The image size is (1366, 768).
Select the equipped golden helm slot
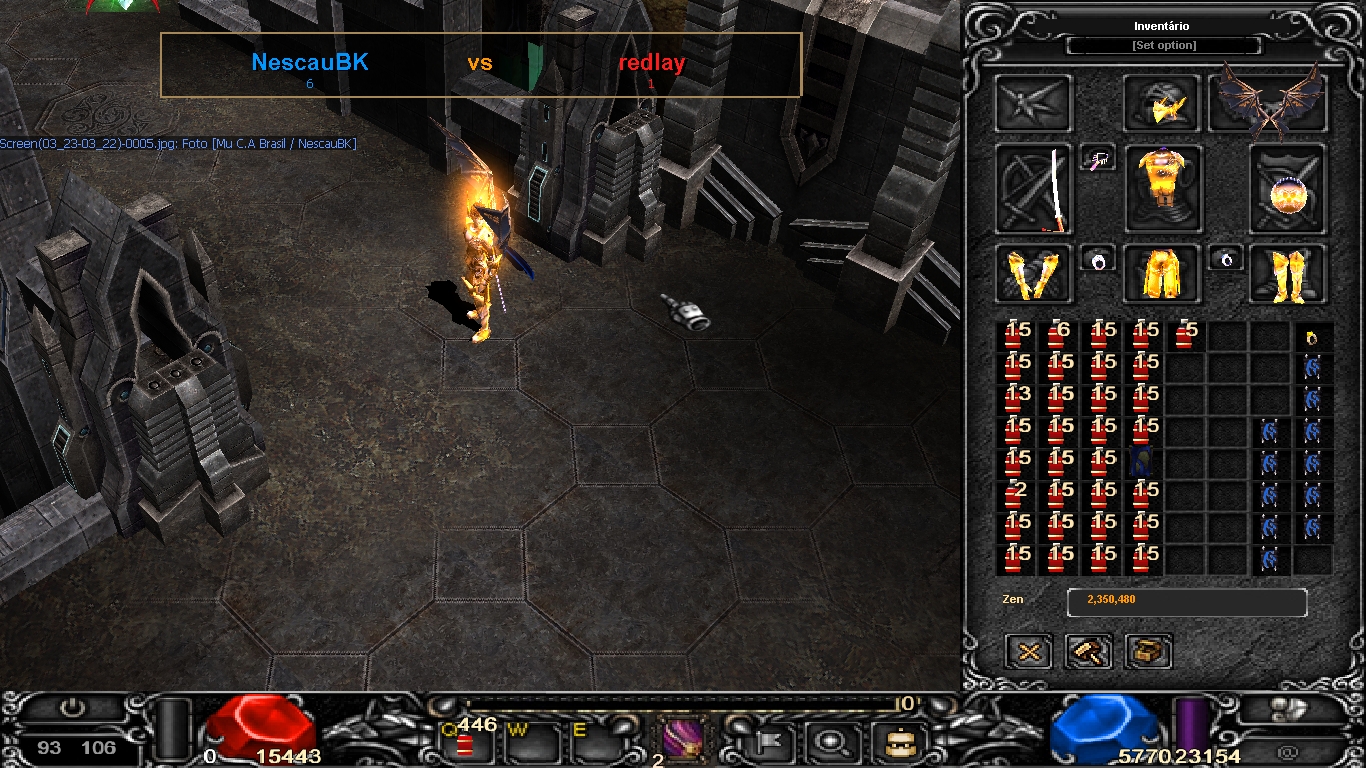[1162, 104]
